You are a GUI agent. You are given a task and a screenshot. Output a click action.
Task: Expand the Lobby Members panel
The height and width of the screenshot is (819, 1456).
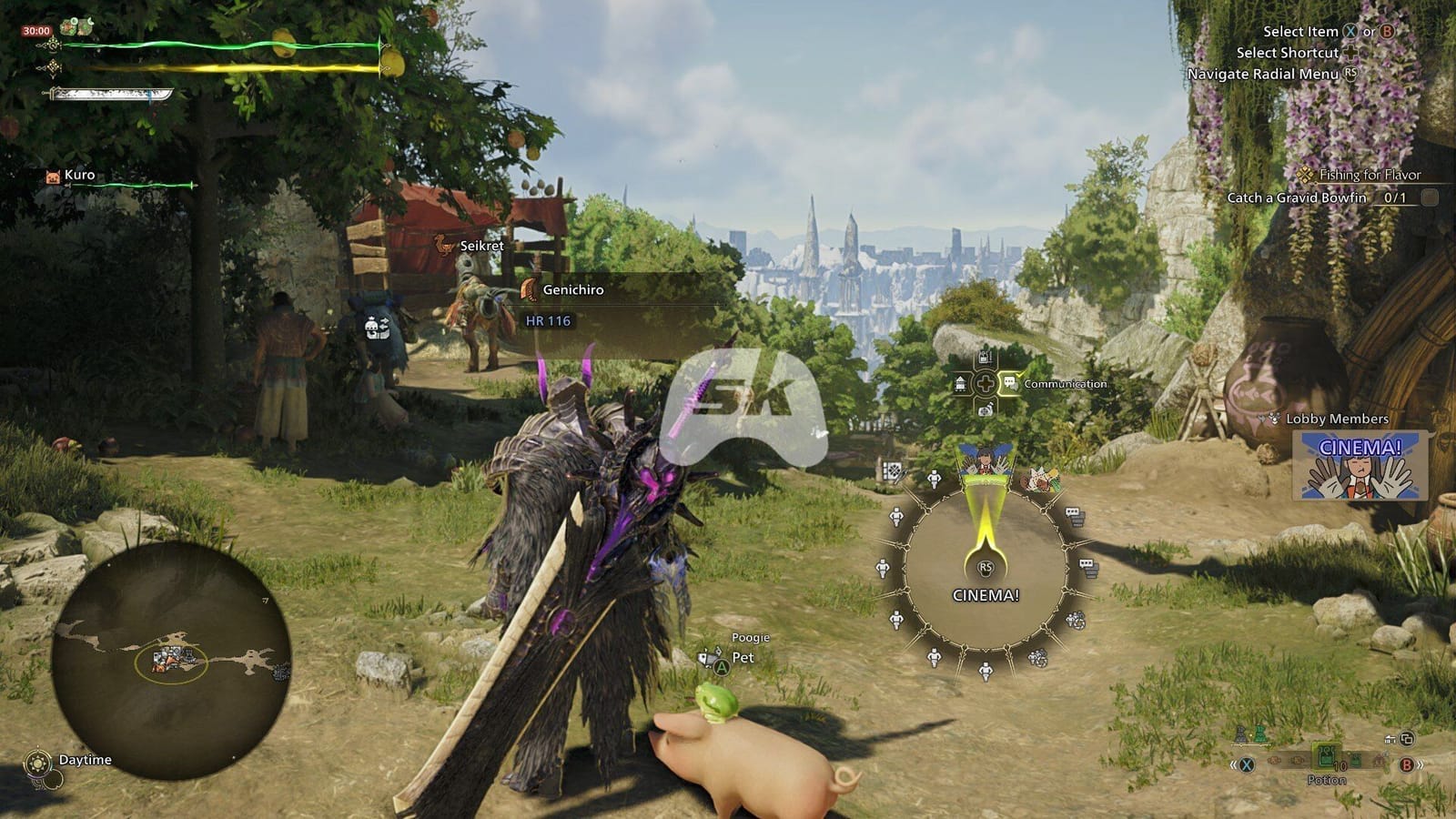1336,420
